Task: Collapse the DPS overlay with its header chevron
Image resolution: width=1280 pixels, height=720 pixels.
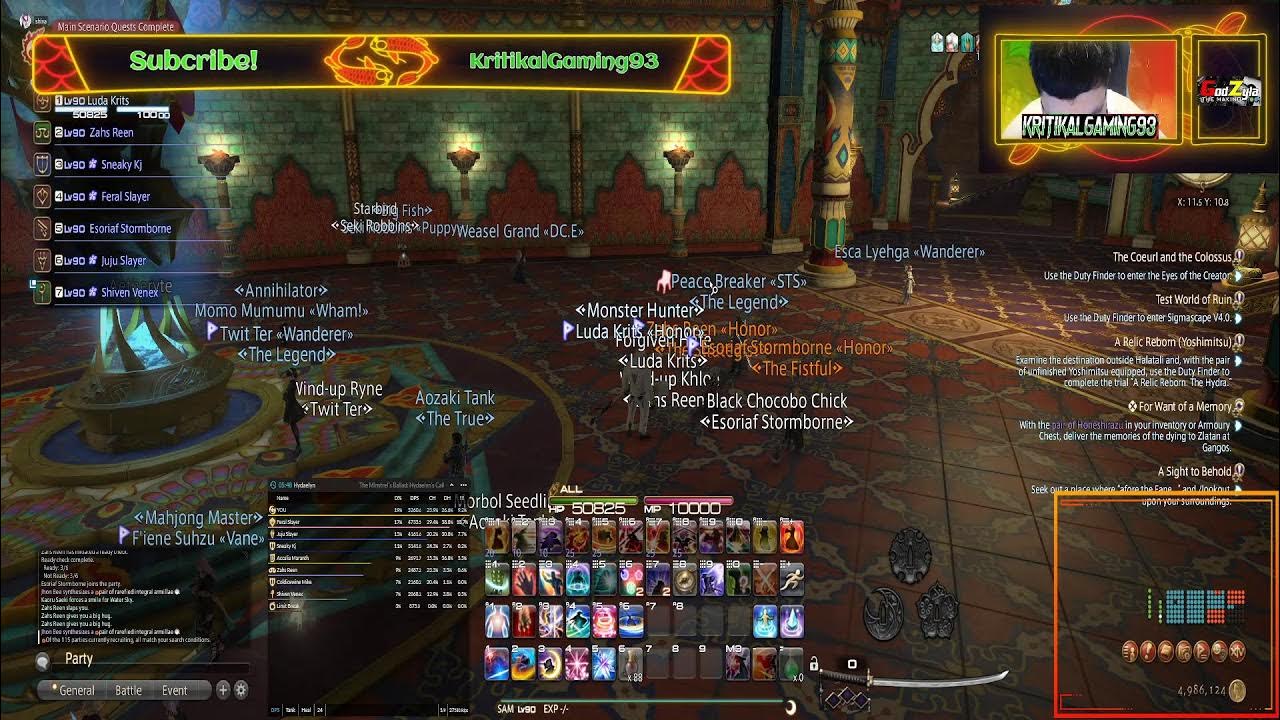Action: tap(451, 485)
